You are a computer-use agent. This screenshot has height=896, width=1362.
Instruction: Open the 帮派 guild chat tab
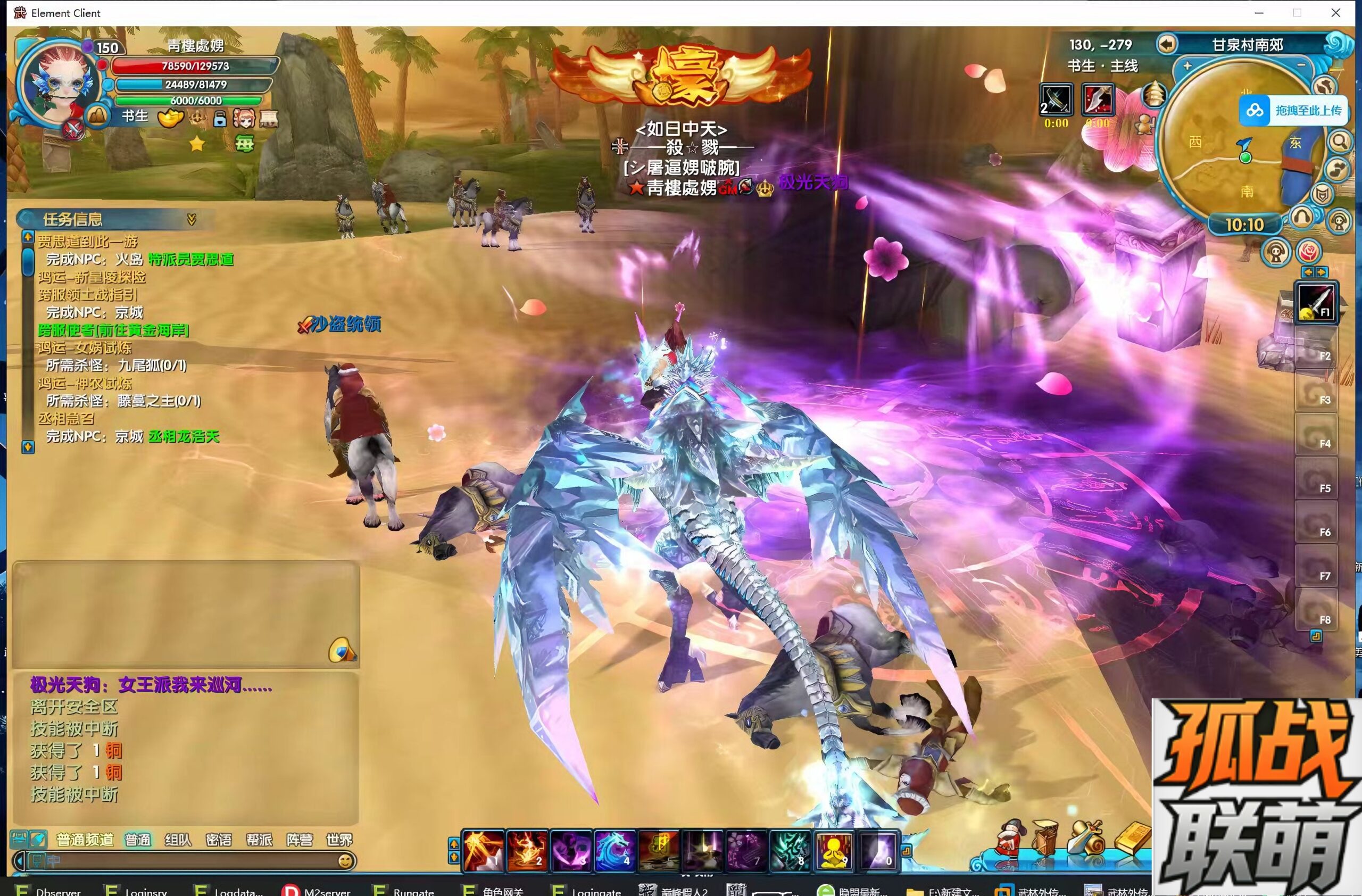pyautogui.click(x=259, y=840)
